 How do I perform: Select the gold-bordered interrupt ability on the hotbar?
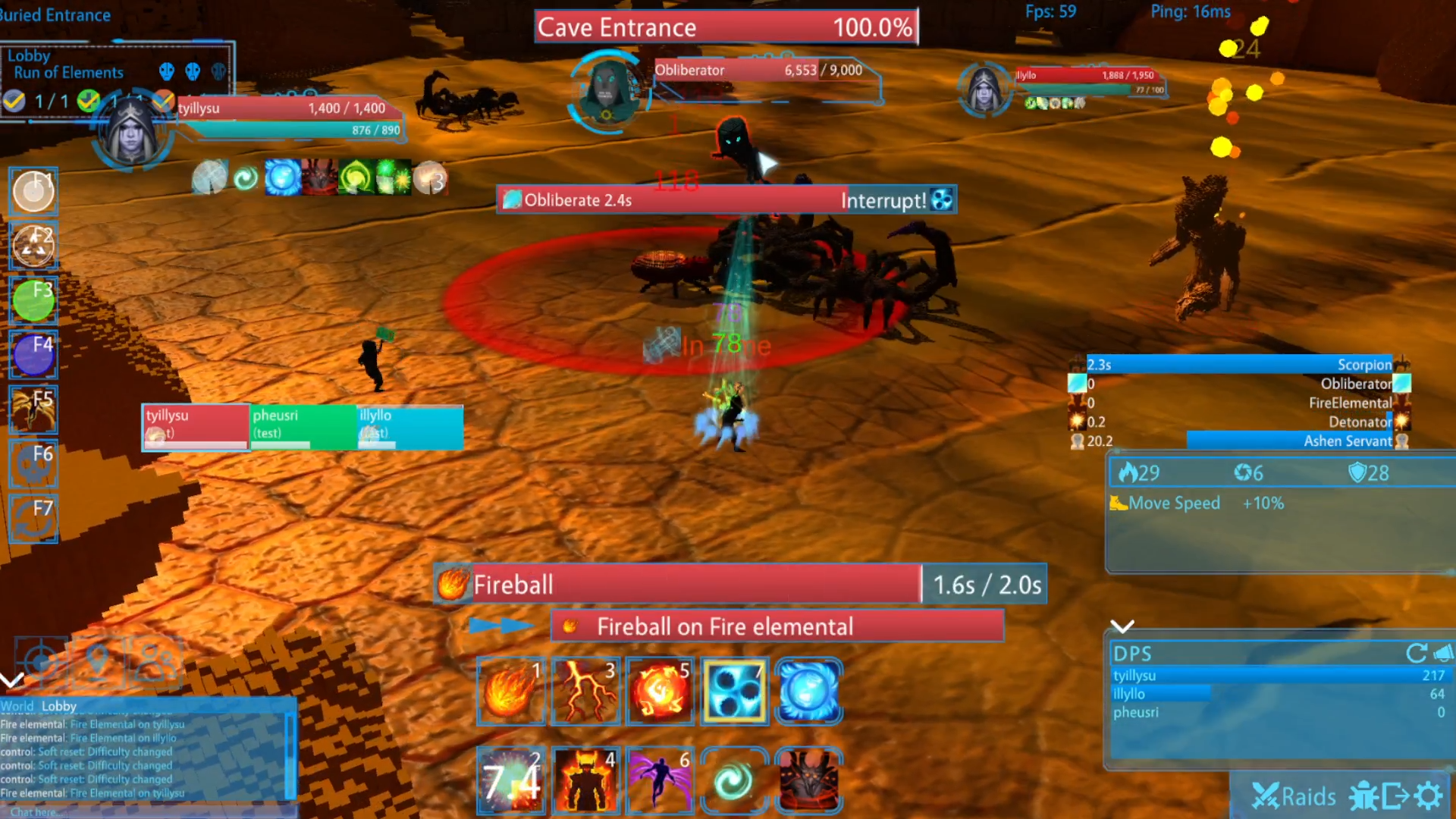[734, 691]
